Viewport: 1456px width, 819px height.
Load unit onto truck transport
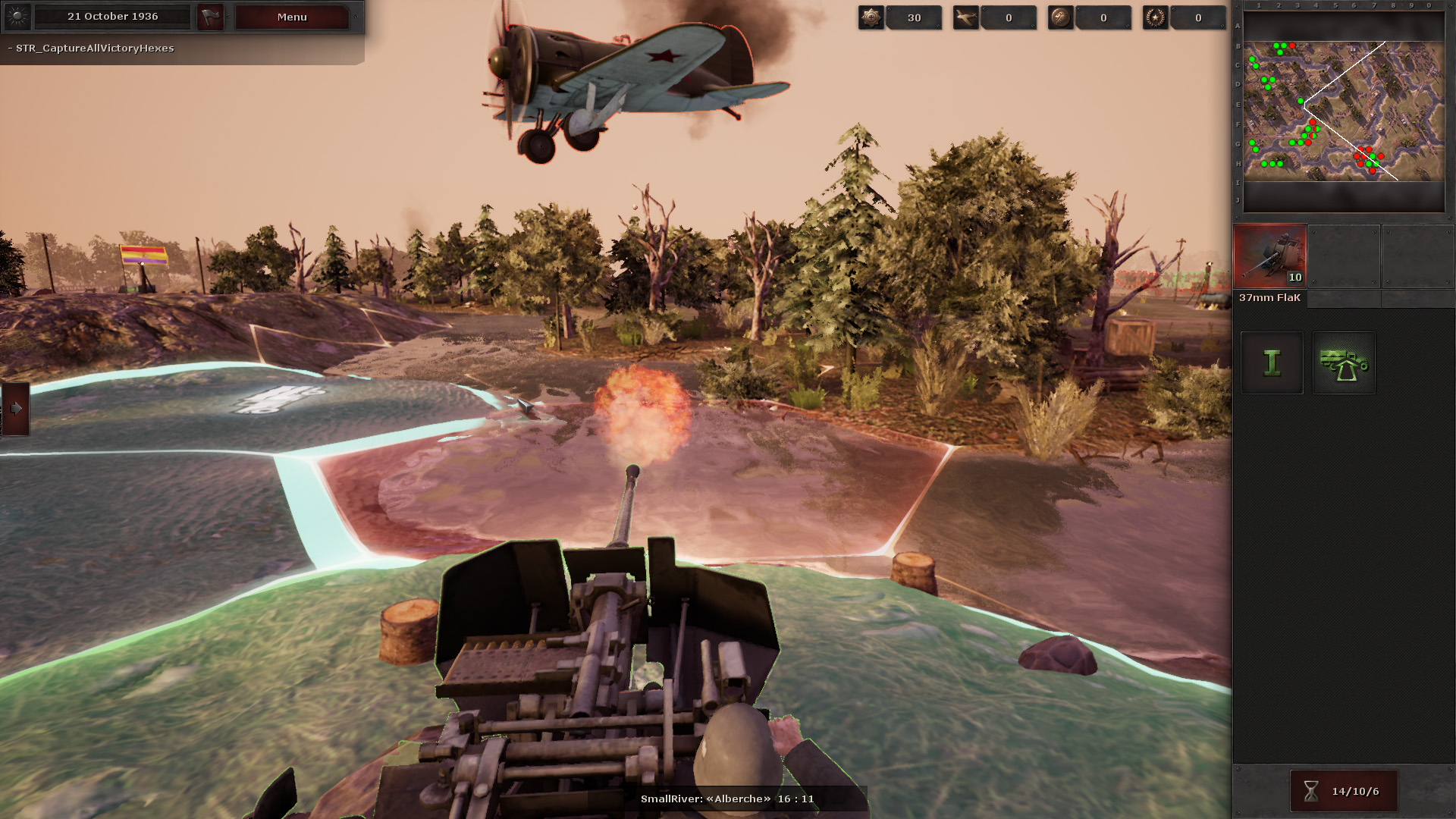[x=1344, y=363]
